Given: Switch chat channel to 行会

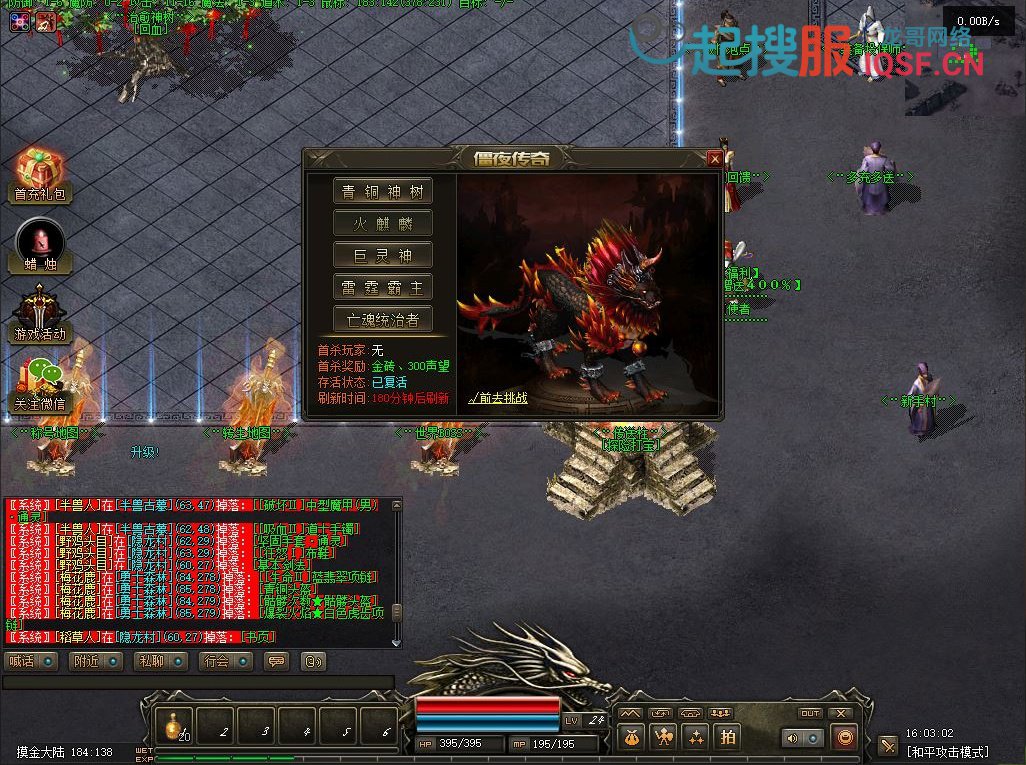Looking at the screenshot, I should tap(225, 661).
